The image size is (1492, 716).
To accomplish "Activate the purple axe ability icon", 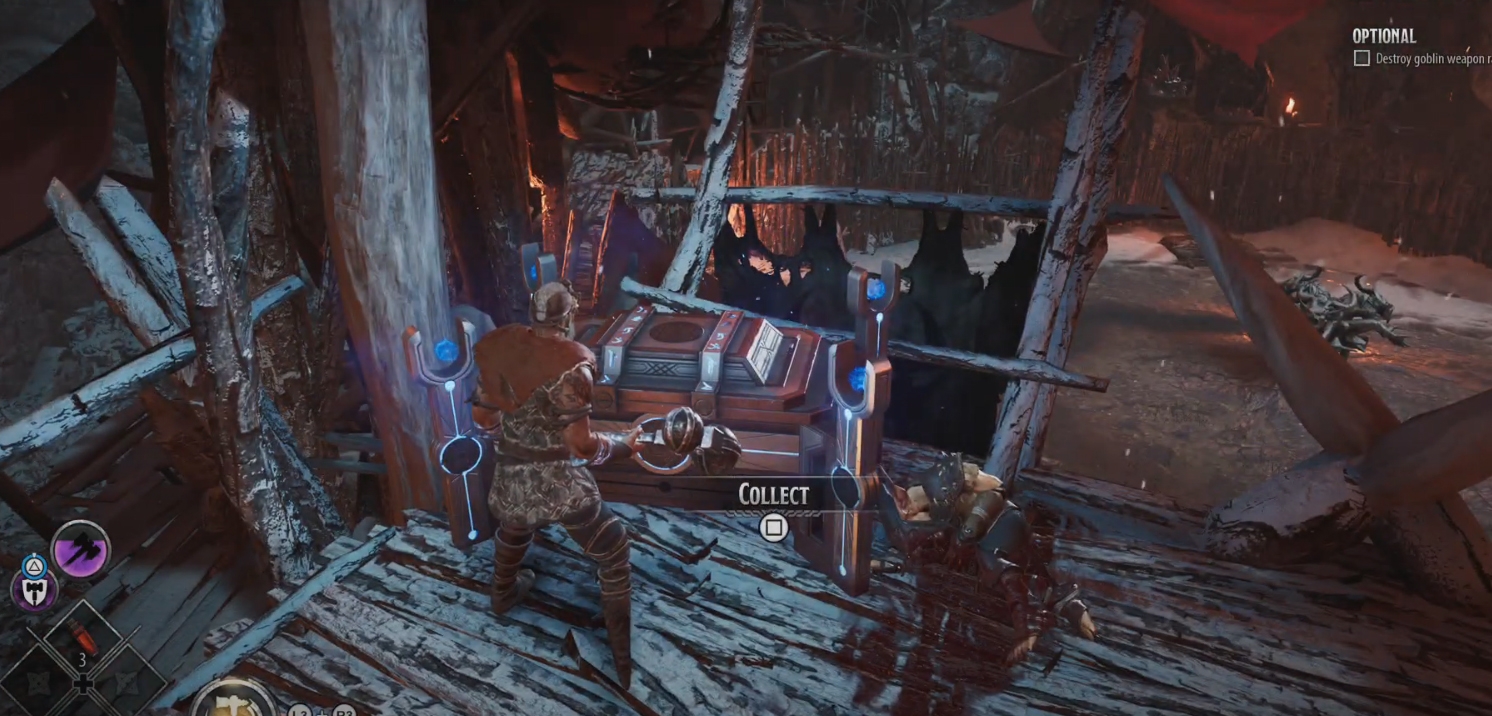I will 81,549.
